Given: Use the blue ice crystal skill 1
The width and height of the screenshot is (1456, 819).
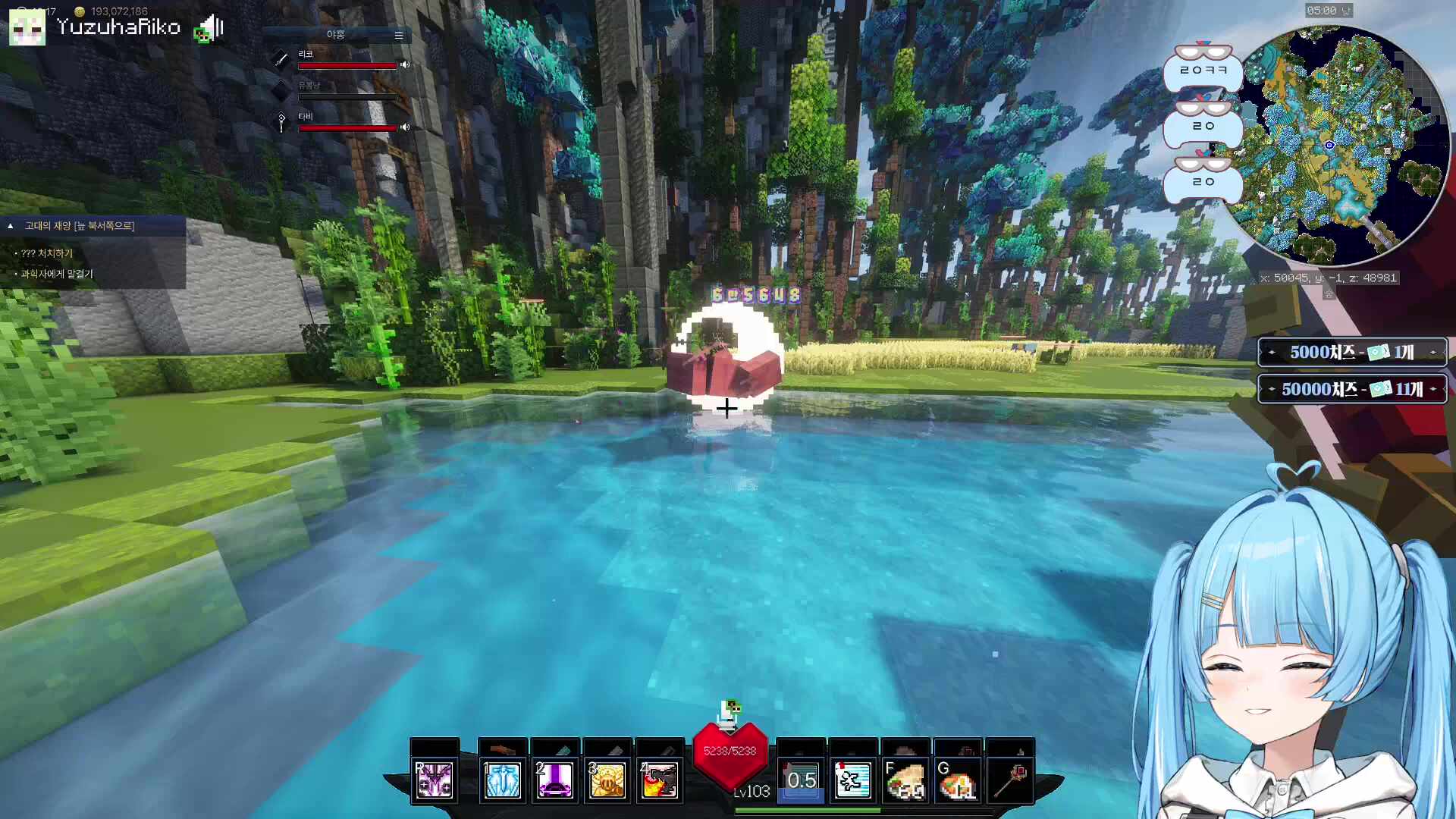Looking at the screenshot, I should pos(503,780).
